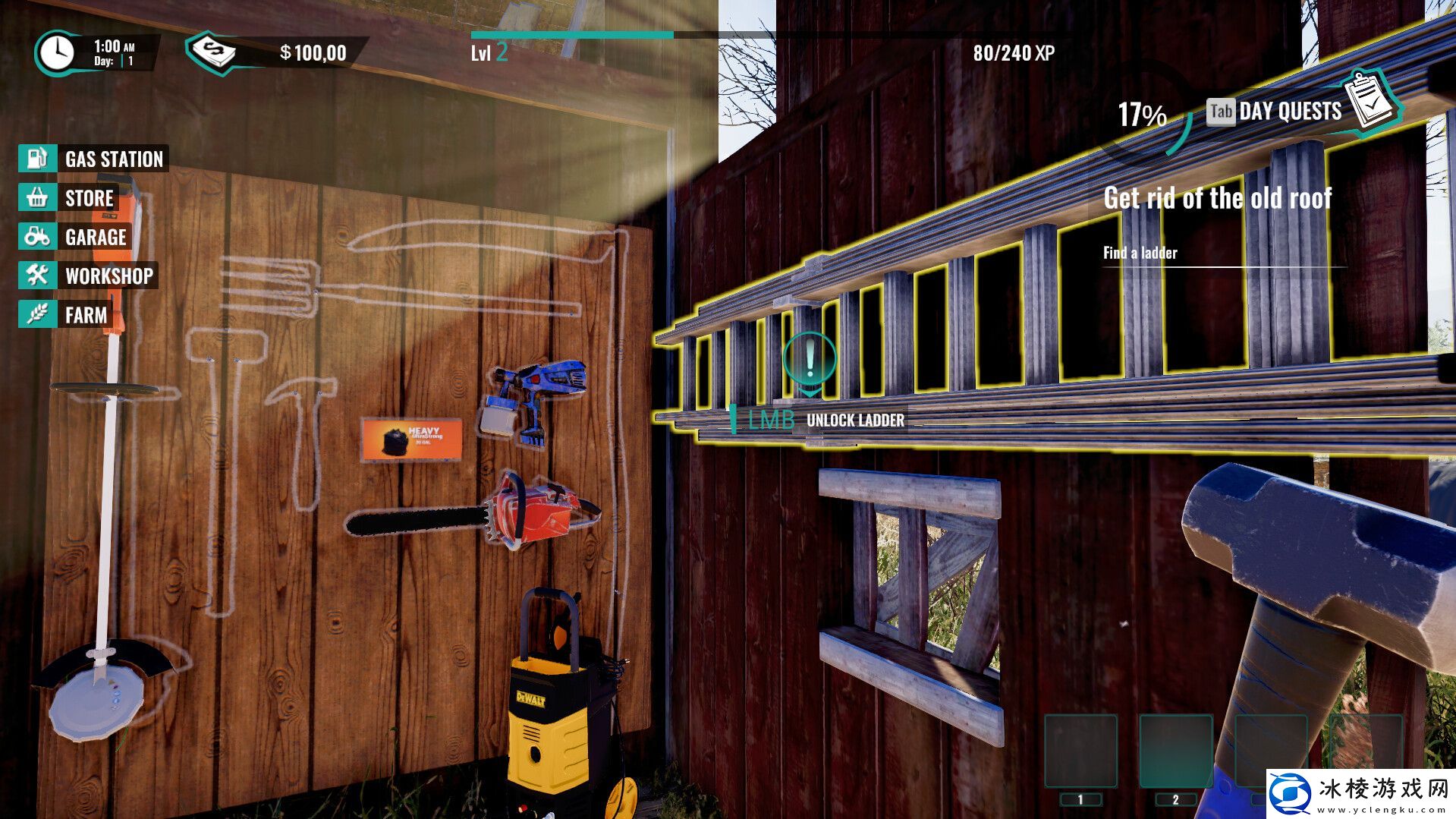
Task: Open the Farm entry
Action: coord(67,315)
